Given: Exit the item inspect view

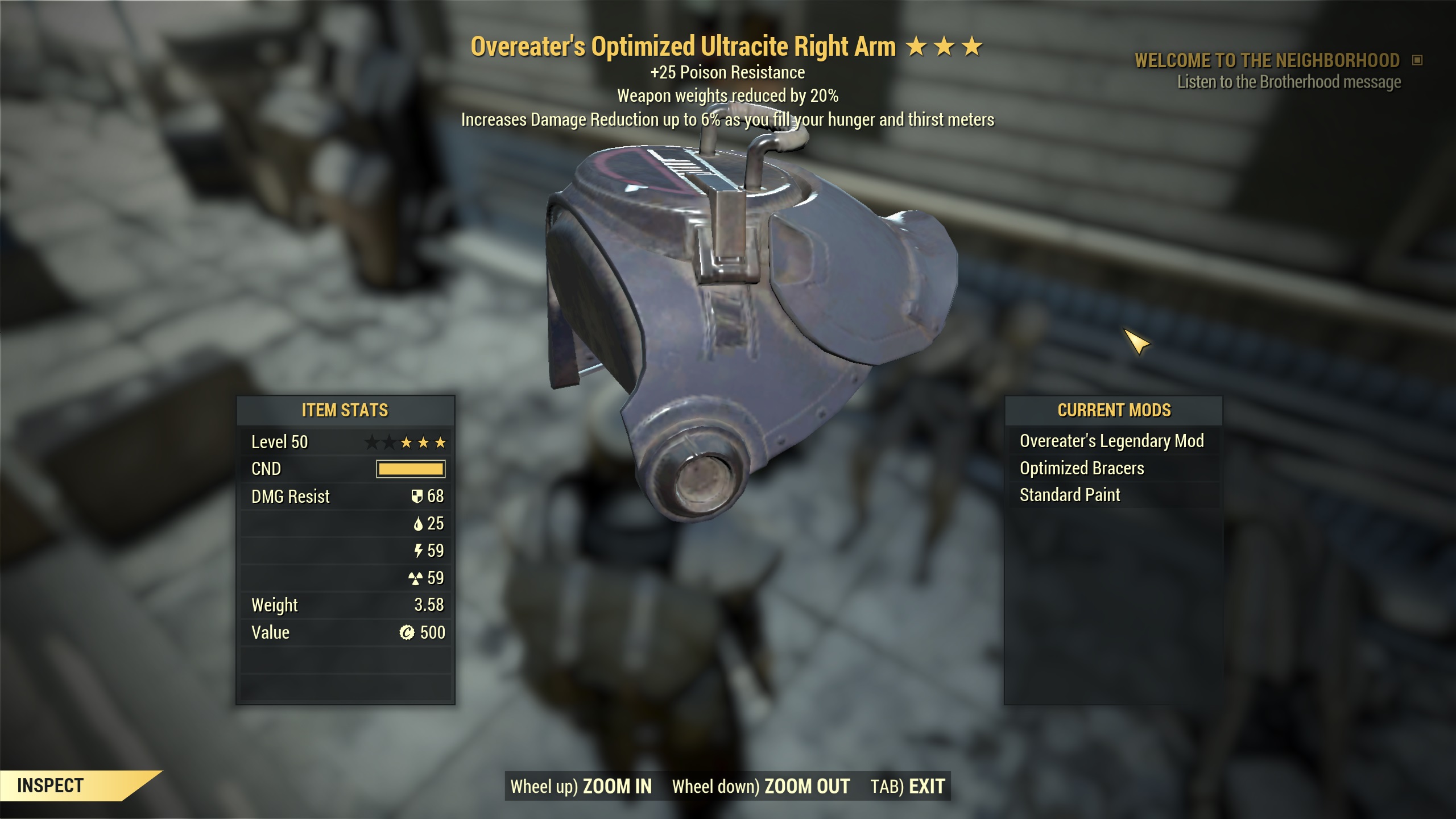Looking at the screenshot, I should (908, 787).
